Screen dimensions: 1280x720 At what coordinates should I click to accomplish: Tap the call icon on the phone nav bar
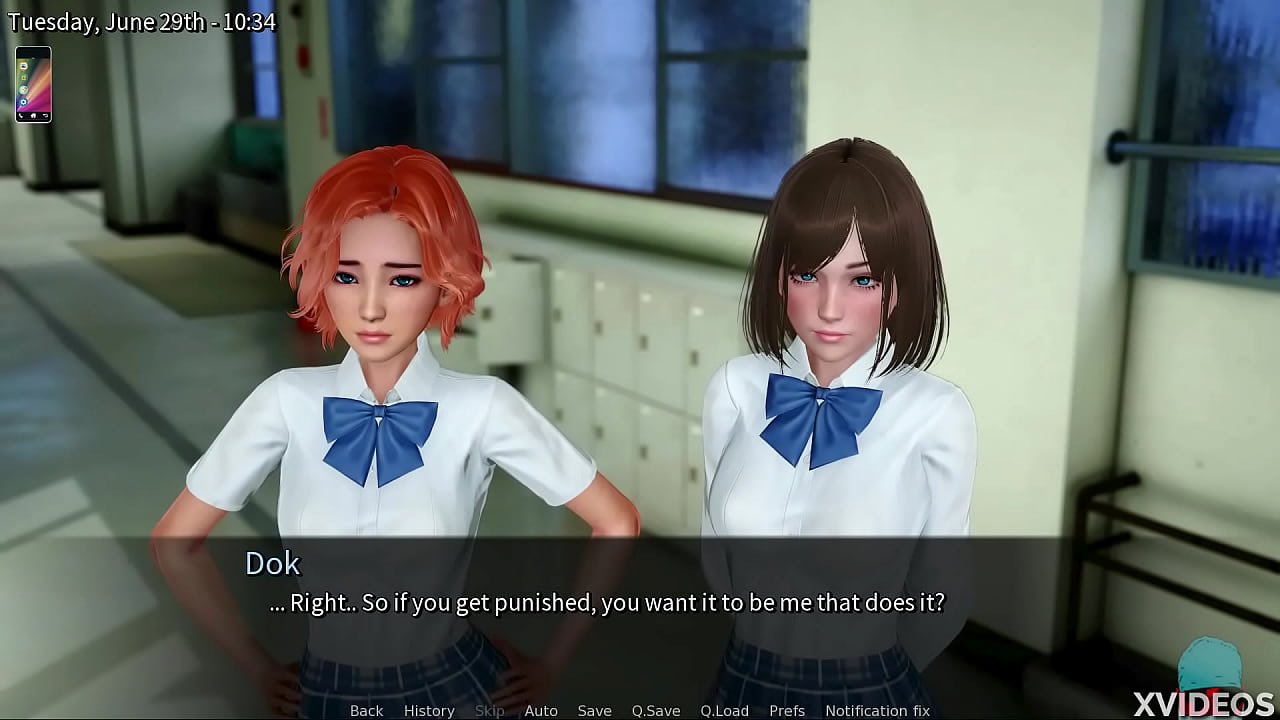pyautogui.click(x=21, y=115)
